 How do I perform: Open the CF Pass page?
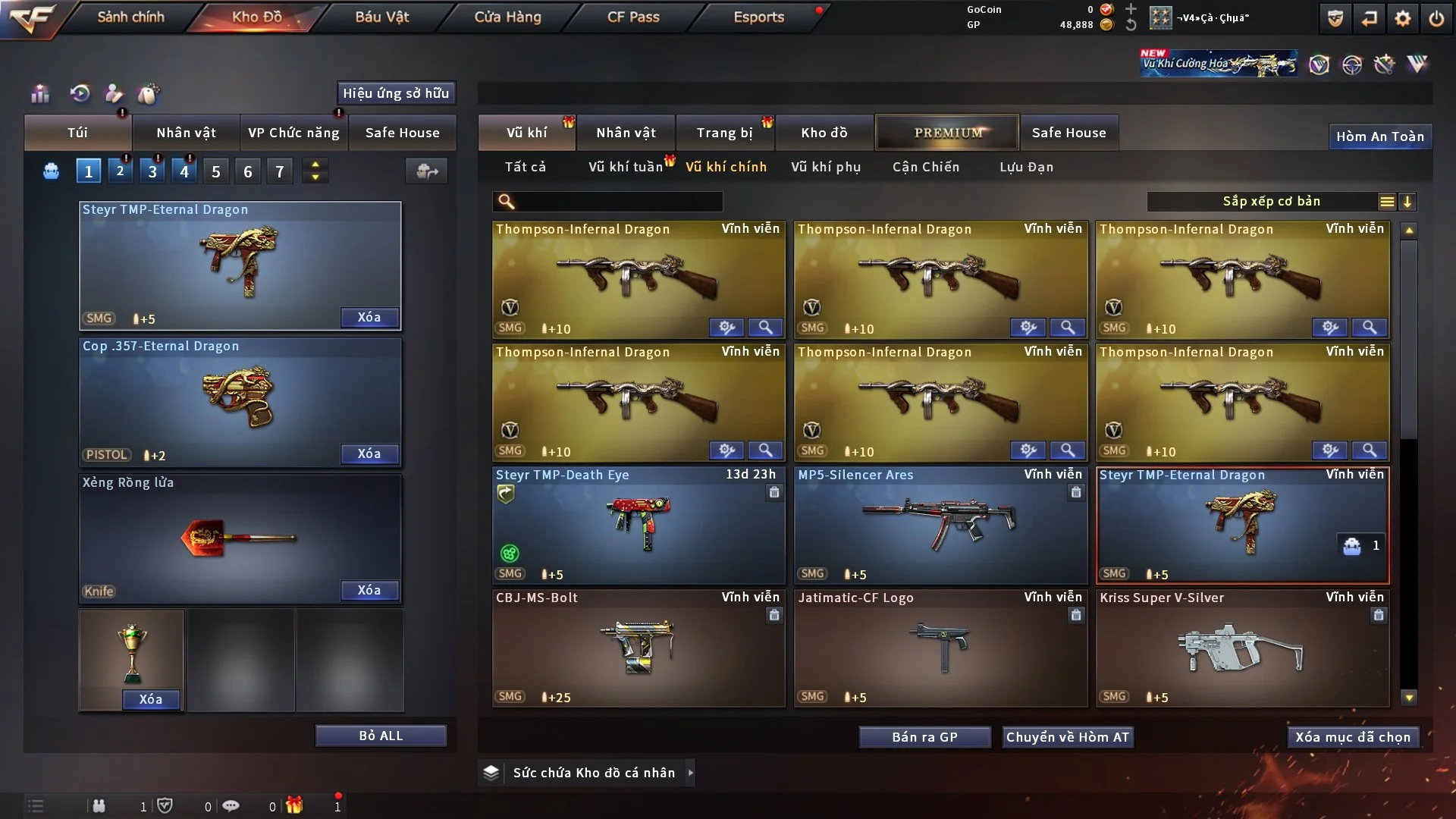tap(633, 17)
